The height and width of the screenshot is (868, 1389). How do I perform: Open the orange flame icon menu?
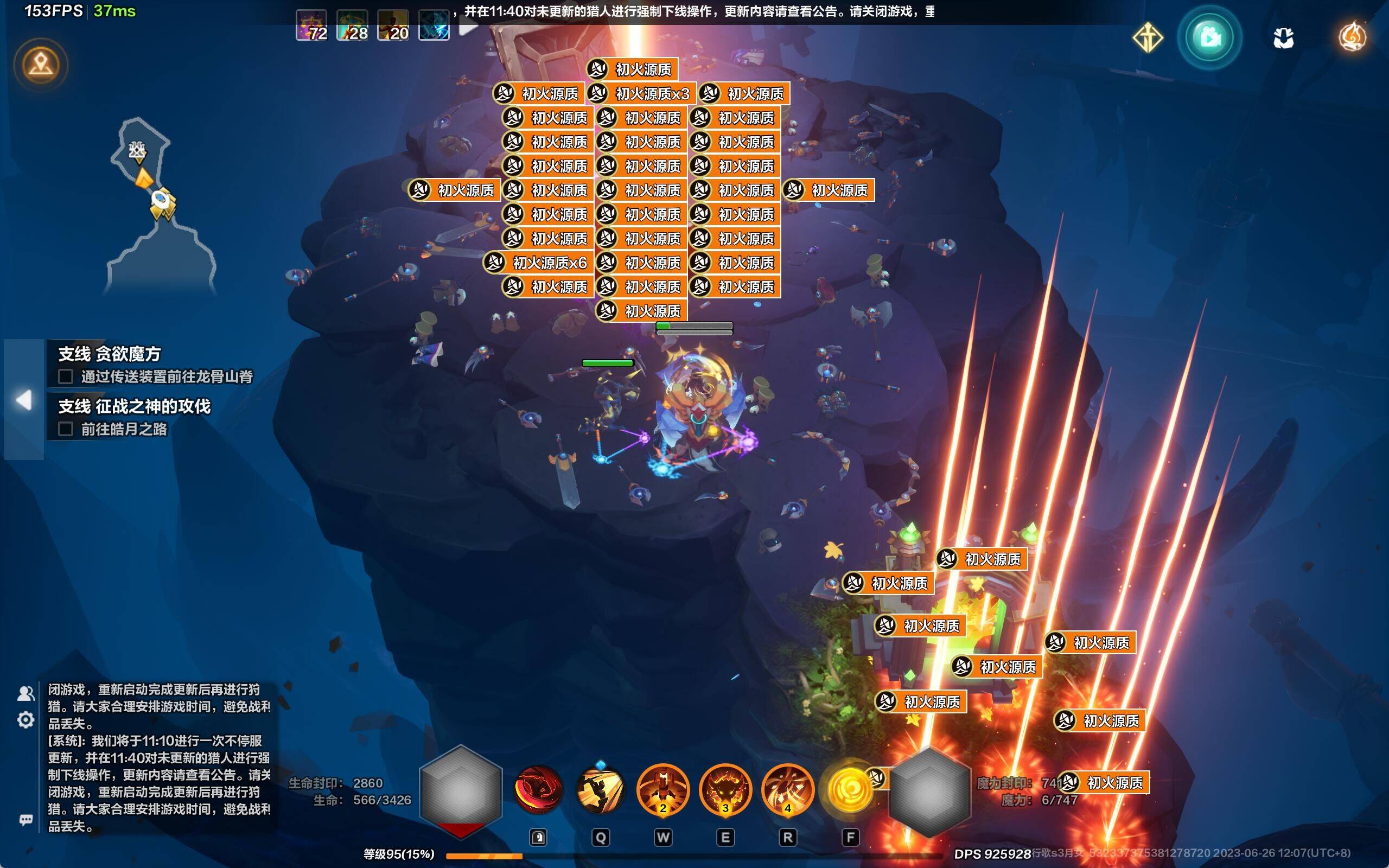1352,37
